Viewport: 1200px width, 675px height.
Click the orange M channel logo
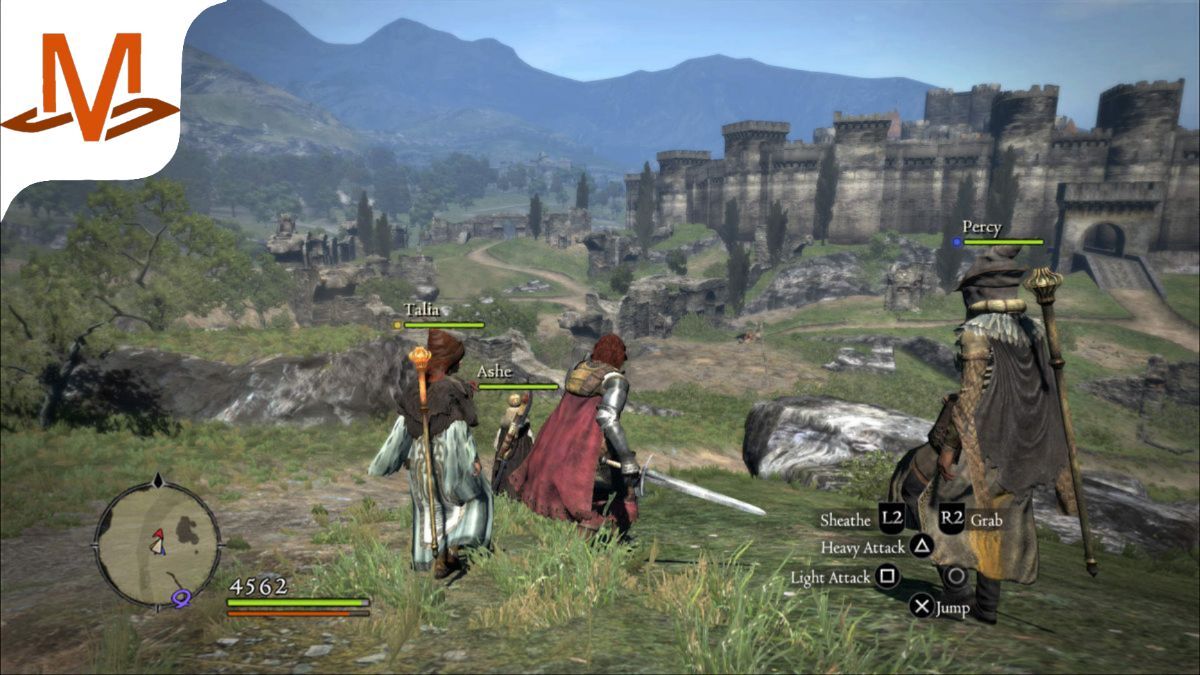[90, 88]
